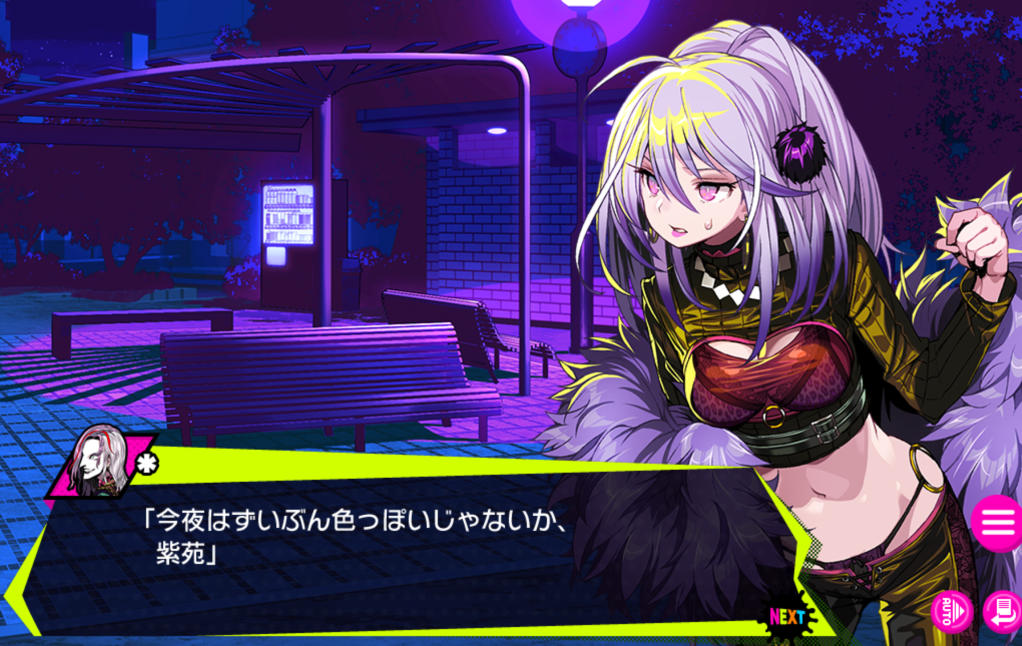Advance dialogue with the NEXT button

[x=787, y=616]
